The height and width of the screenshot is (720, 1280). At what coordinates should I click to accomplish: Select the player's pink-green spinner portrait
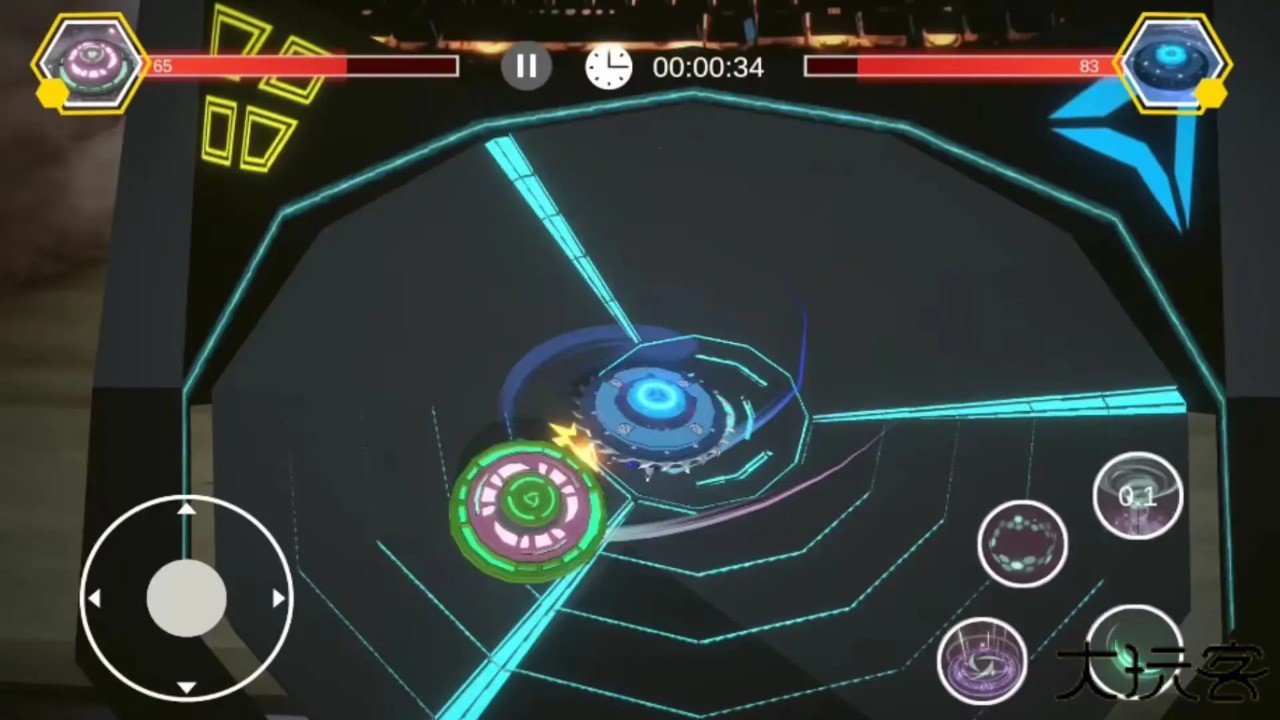(91, 63)
